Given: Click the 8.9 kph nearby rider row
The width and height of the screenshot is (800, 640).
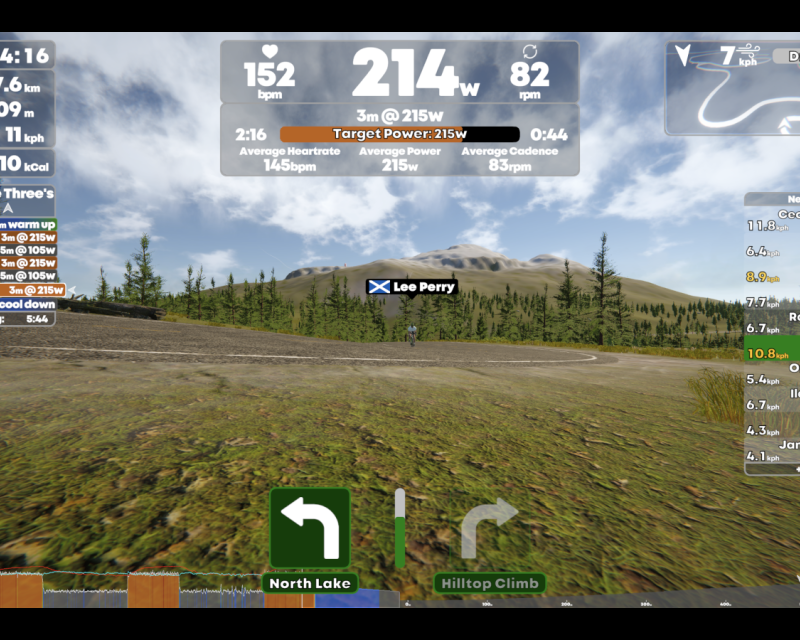Looking at the screenshot, I should [x=773, y=277].
